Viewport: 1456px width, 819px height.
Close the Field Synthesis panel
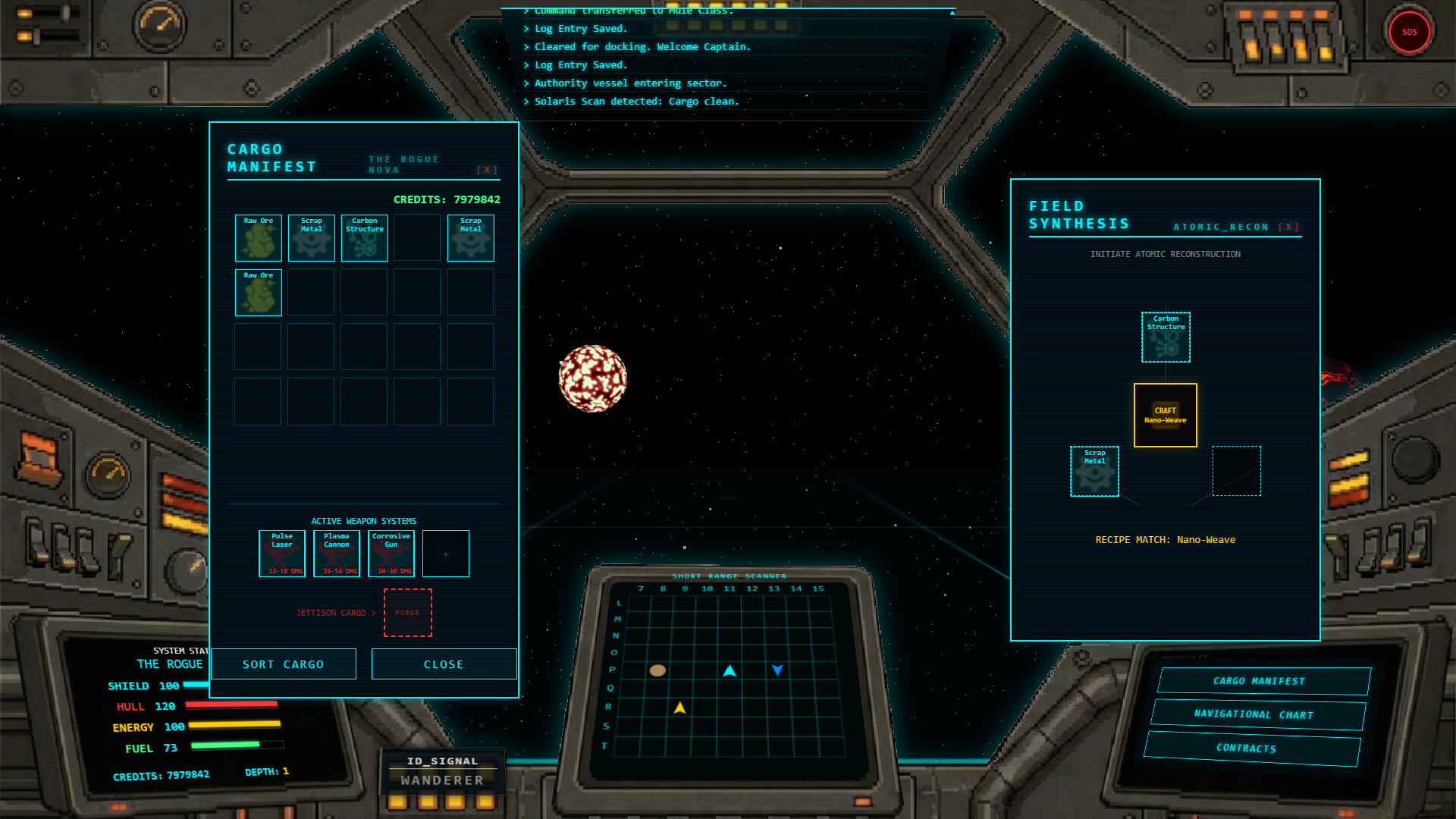(x=1288, y=227)
